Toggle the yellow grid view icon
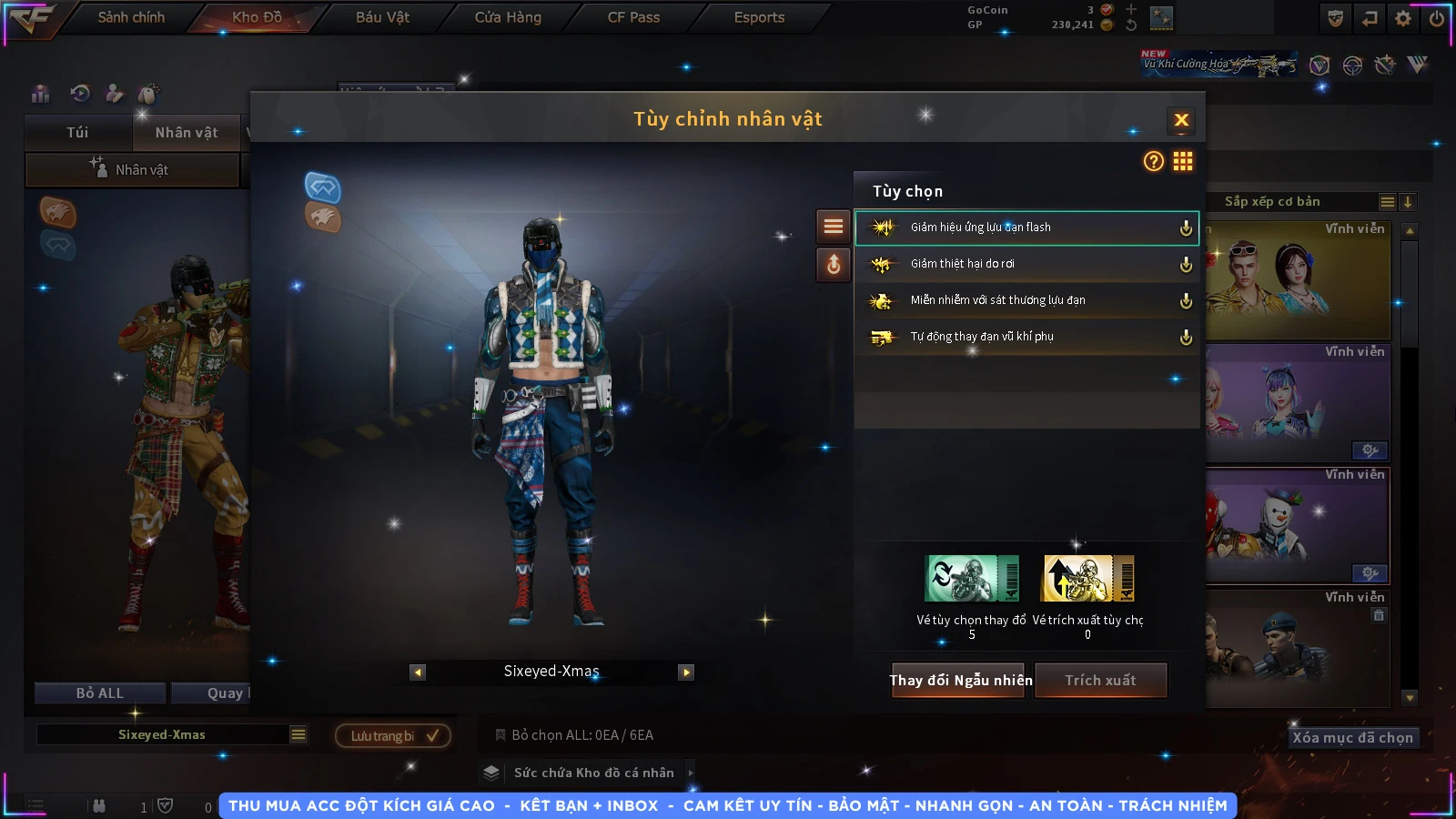 click(x=1183, y=162)
